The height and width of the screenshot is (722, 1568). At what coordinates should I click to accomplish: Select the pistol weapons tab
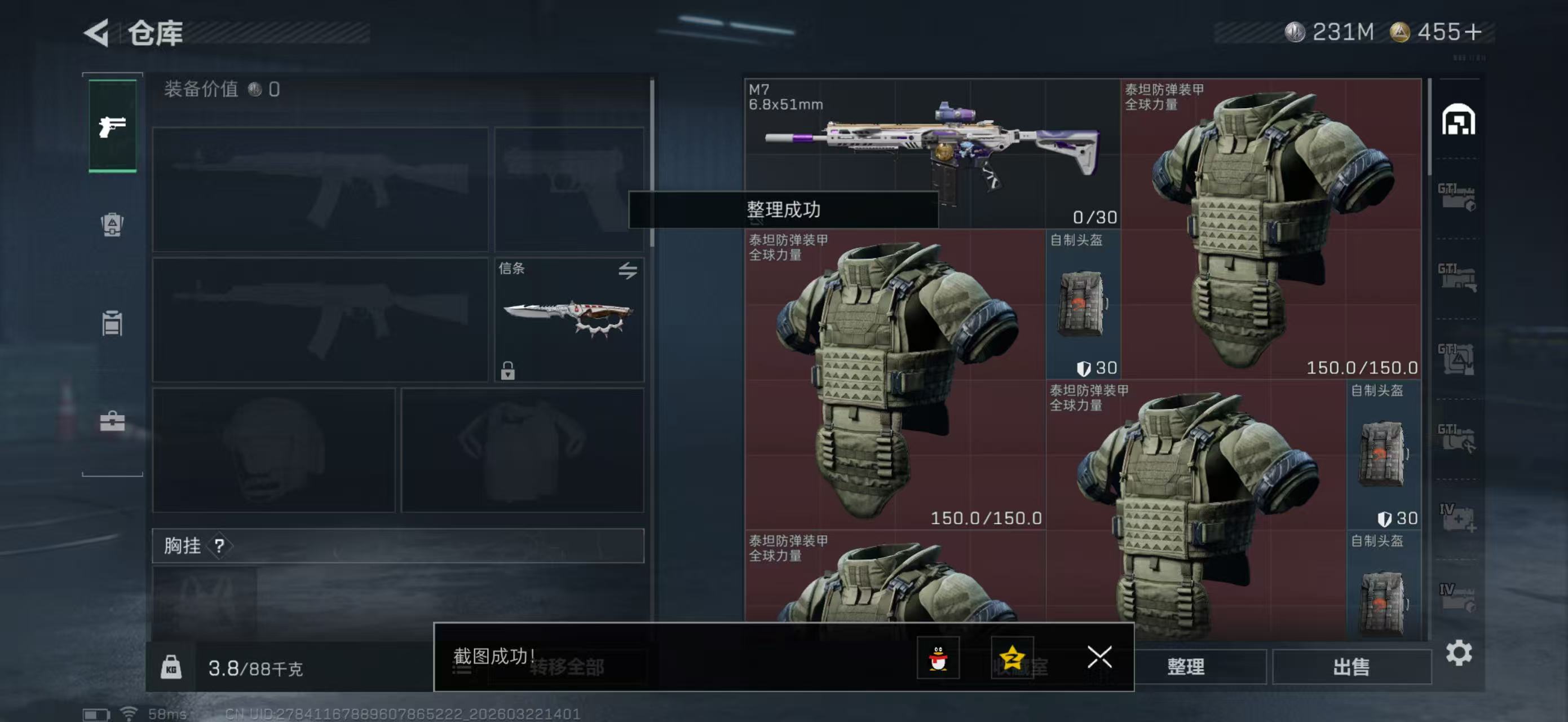(113, 126)
